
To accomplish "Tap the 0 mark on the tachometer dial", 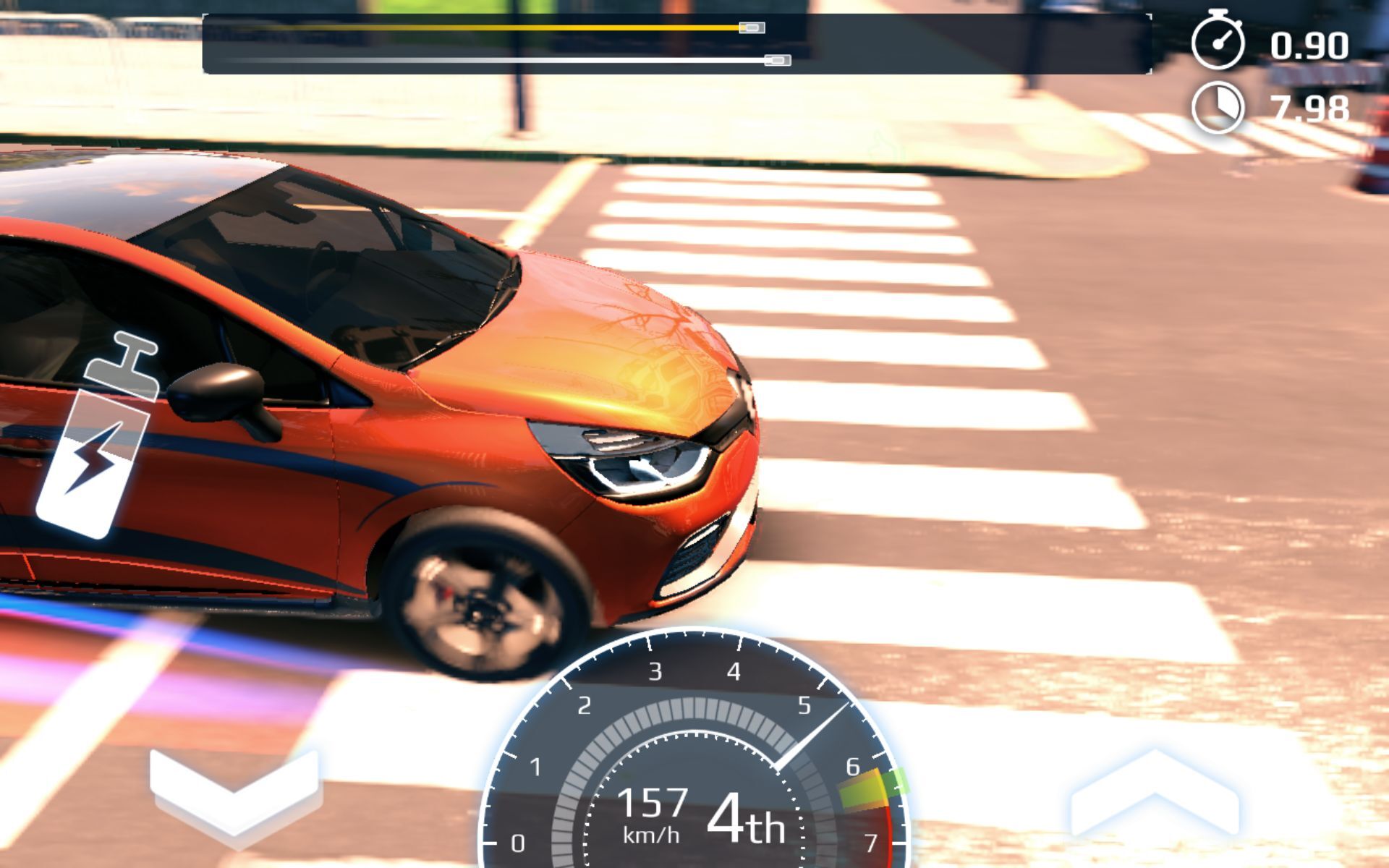I will tap(518, 841).
